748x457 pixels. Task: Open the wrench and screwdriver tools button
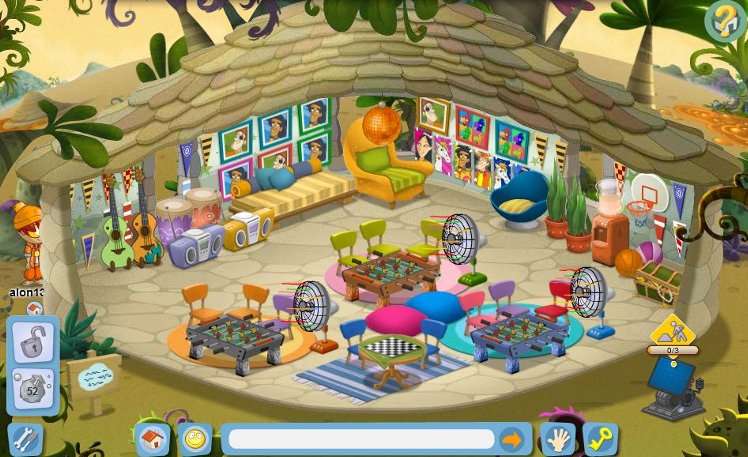click(24, 438)
